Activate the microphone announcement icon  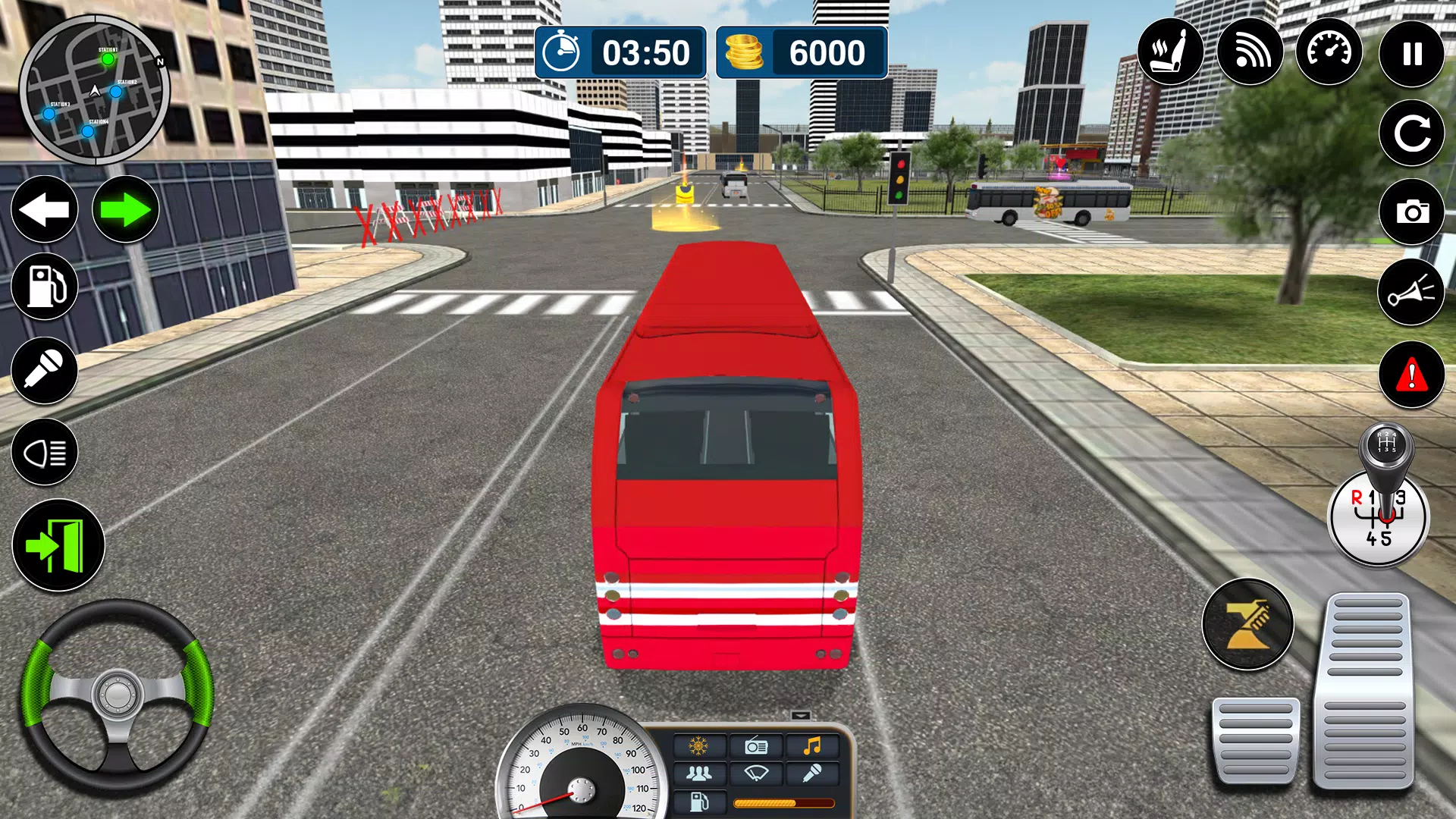45,369
